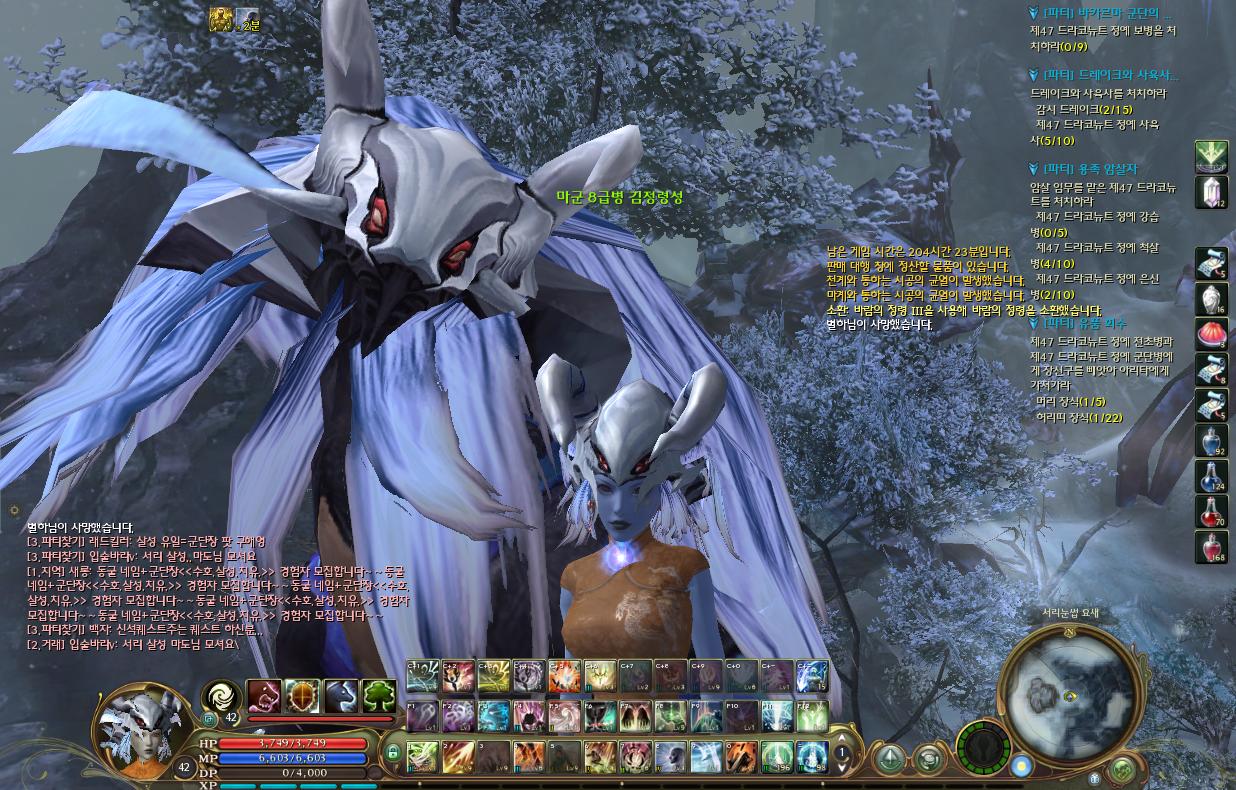The image size is (1236, 790).
Task: Activate the golden shield skill icon
Action: (302, 695)
